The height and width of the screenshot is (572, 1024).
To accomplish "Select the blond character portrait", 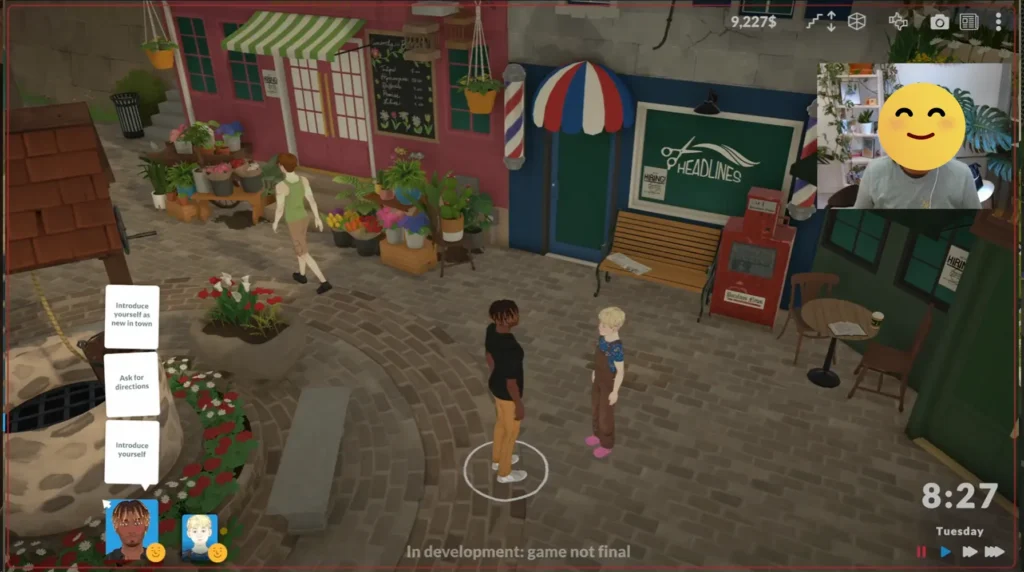I will tap(200, 535).
